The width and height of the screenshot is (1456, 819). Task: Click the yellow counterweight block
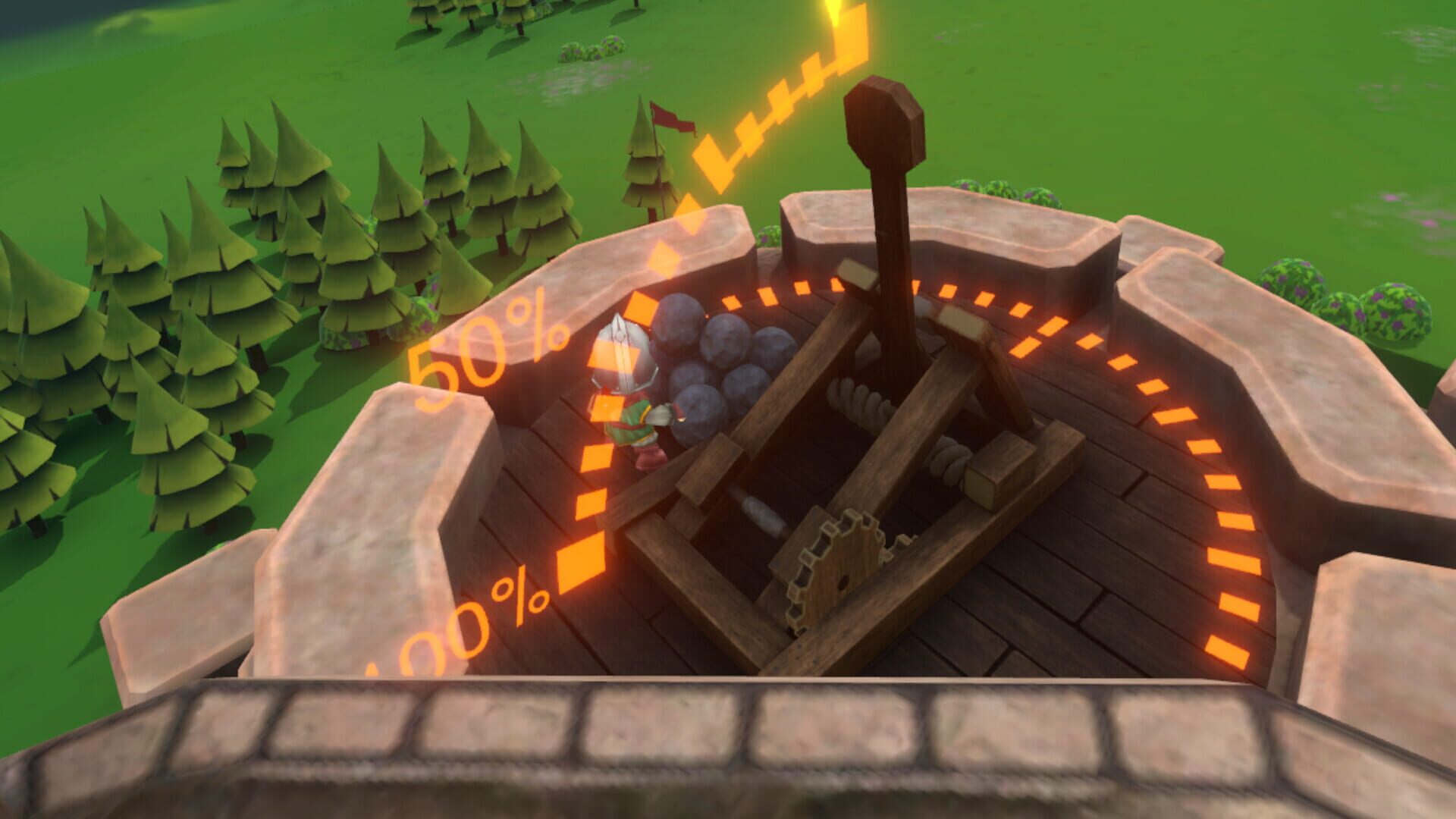point(993,485)
